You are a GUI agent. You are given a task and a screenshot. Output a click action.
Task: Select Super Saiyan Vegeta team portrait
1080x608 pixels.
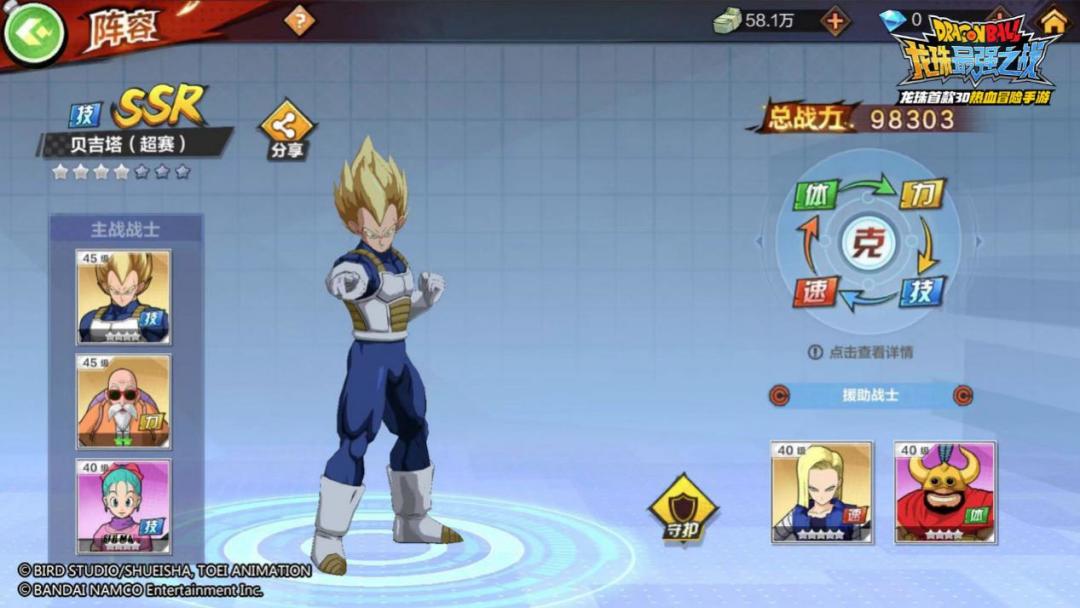pyautogui.click(x=124, y=296)
